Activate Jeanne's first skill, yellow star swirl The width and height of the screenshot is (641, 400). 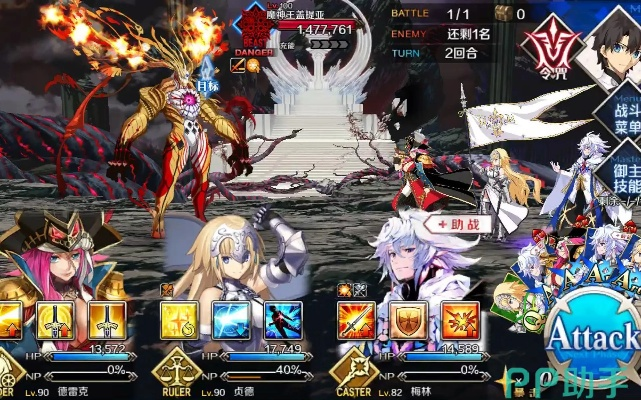point(179,320)
